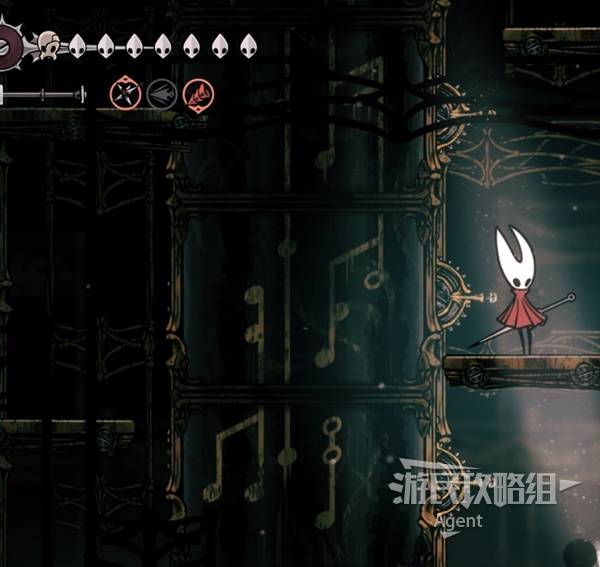Activate the red spiked tool icon
600x567 pixels.
click(198, 95)
